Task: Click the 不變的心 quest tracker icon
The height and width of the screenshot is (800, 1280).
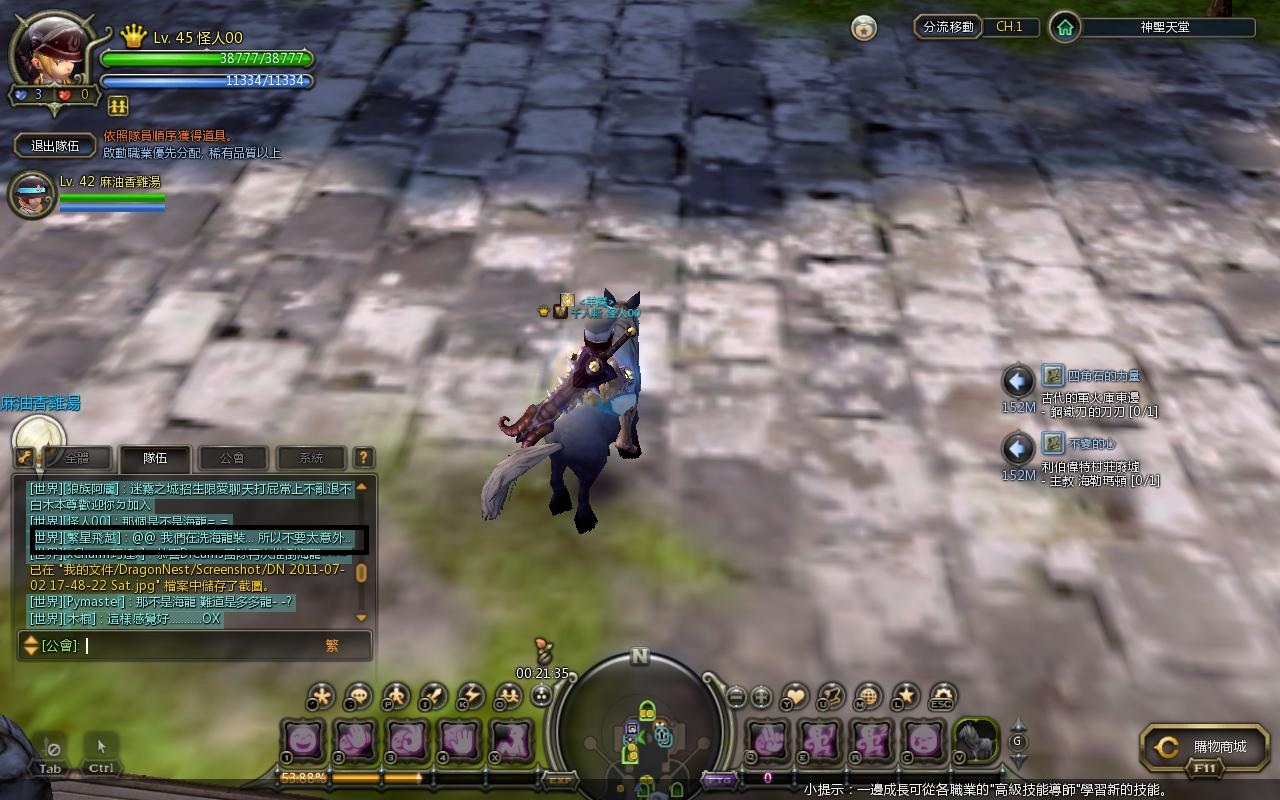Action: click(1052, 443)
